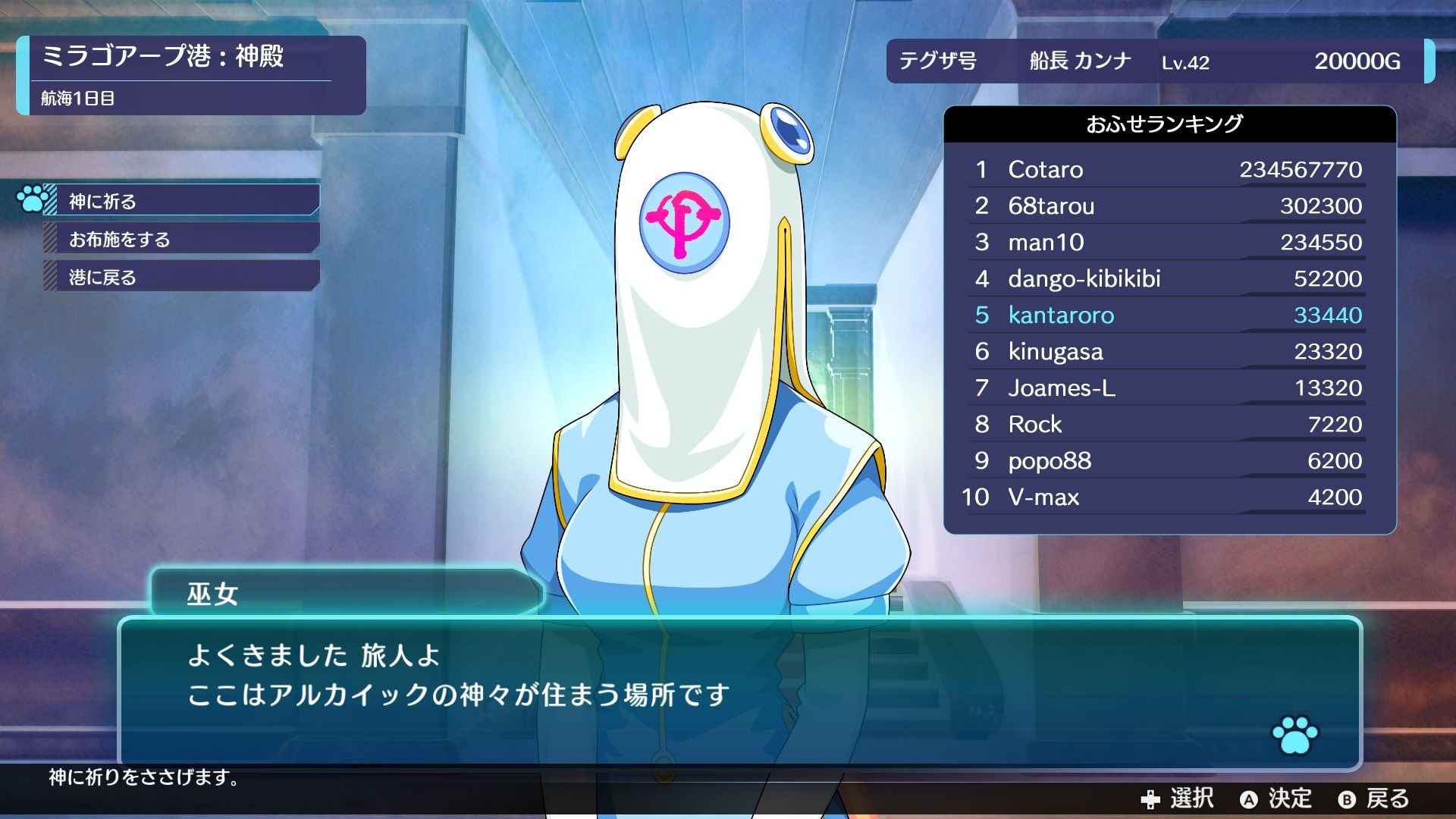Select kantaroro in the ranking list
The image size is (1456, 819).
(1062, 315)
